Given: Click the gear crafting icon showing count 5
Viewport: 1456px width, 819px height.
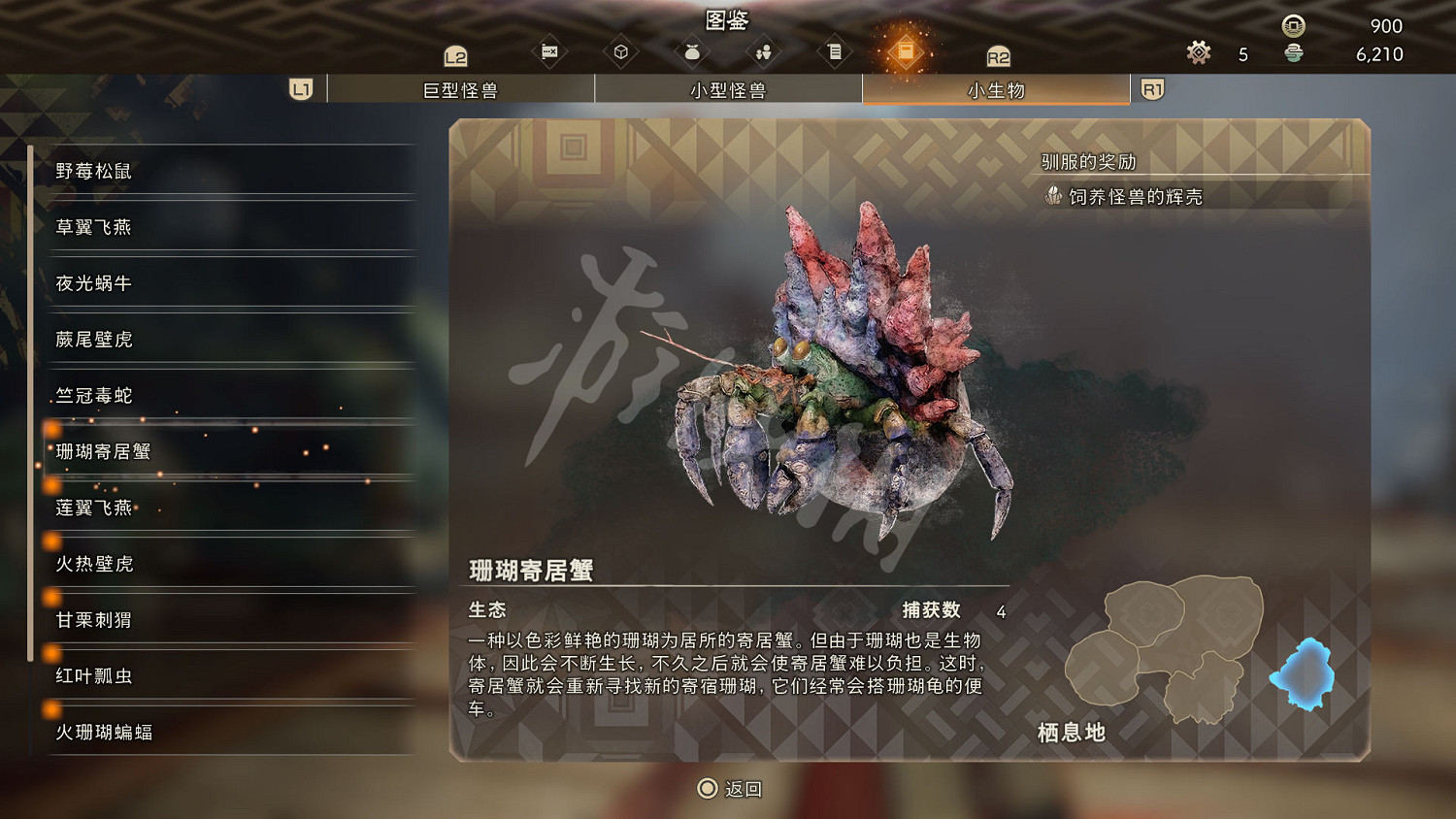Looking at the screenshot, I should [1199, 53].
